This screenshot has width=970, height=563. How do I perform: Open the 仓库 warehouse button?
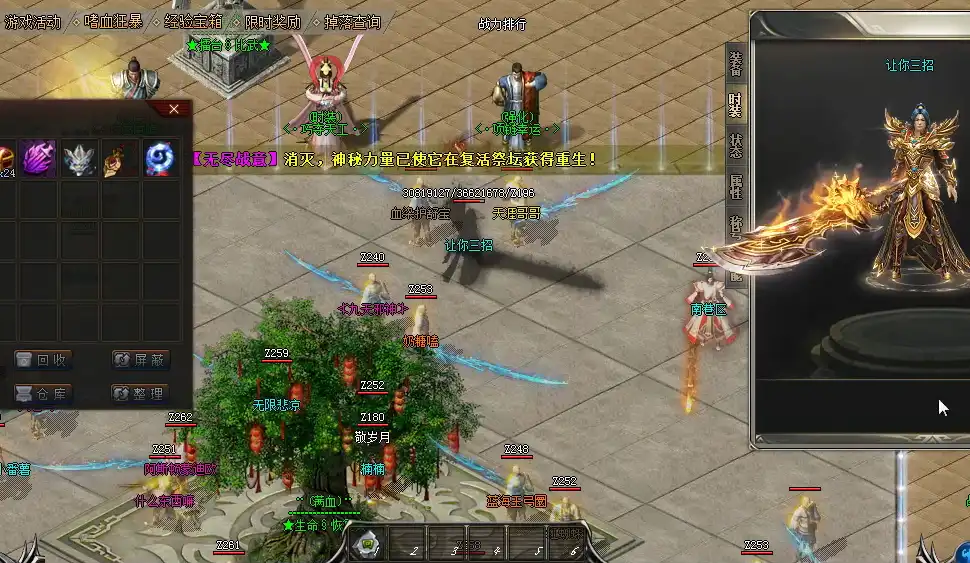point(42,394)
